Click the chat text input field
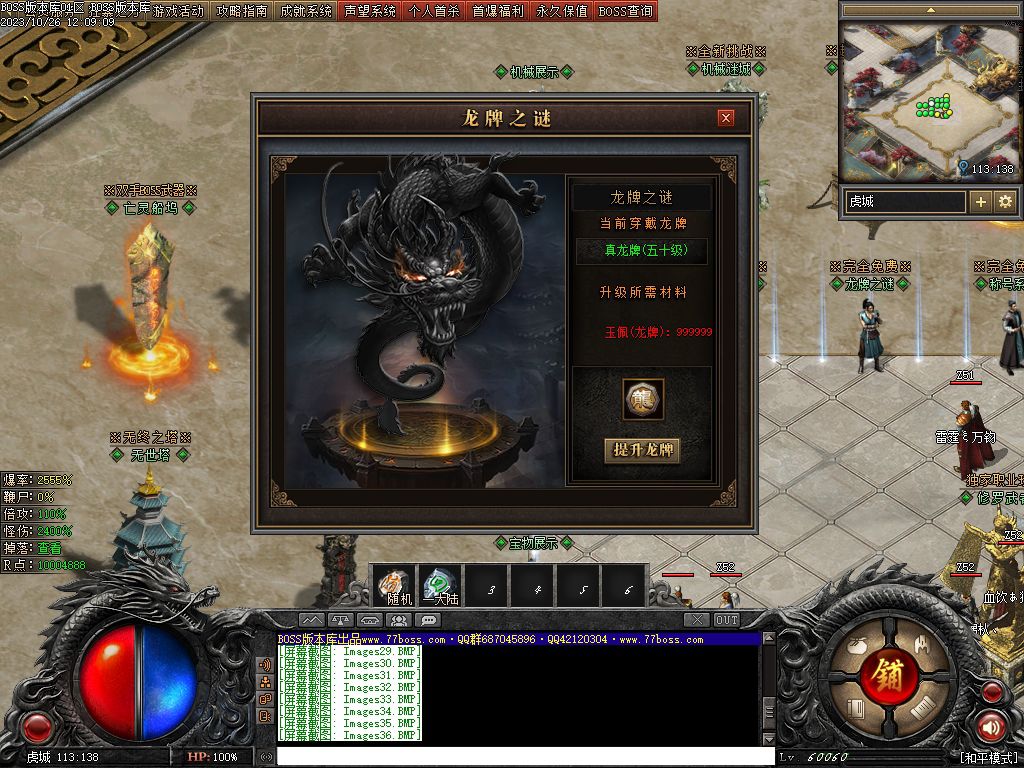1024x768 pixels. tap(520, 757)
